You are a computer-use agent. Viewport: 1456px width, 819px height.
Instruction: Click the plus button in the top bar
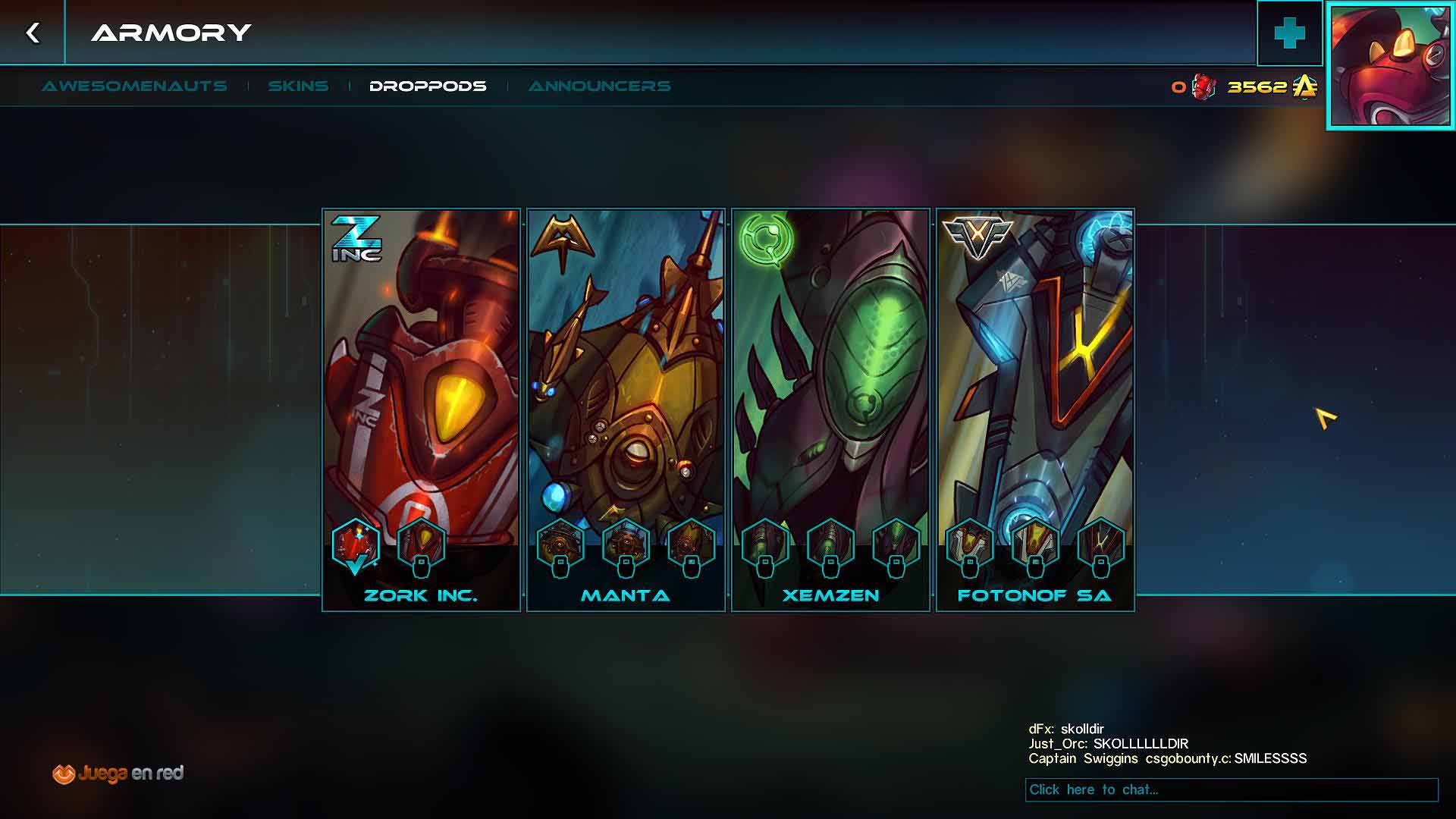click(x=1289, y=33)
